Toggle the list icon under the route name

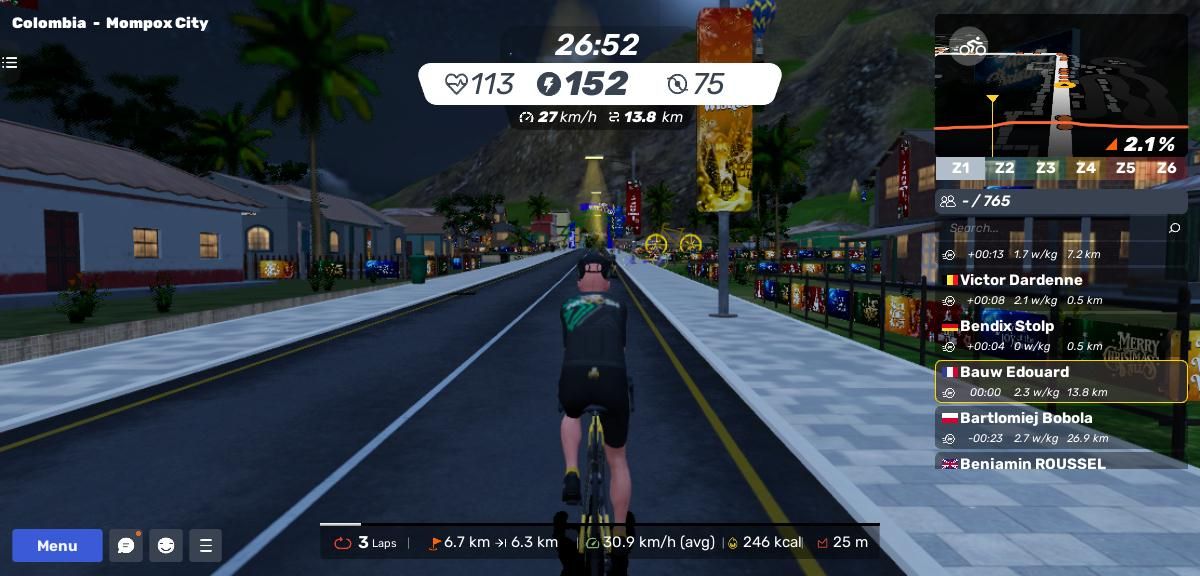tap(10, 63)
